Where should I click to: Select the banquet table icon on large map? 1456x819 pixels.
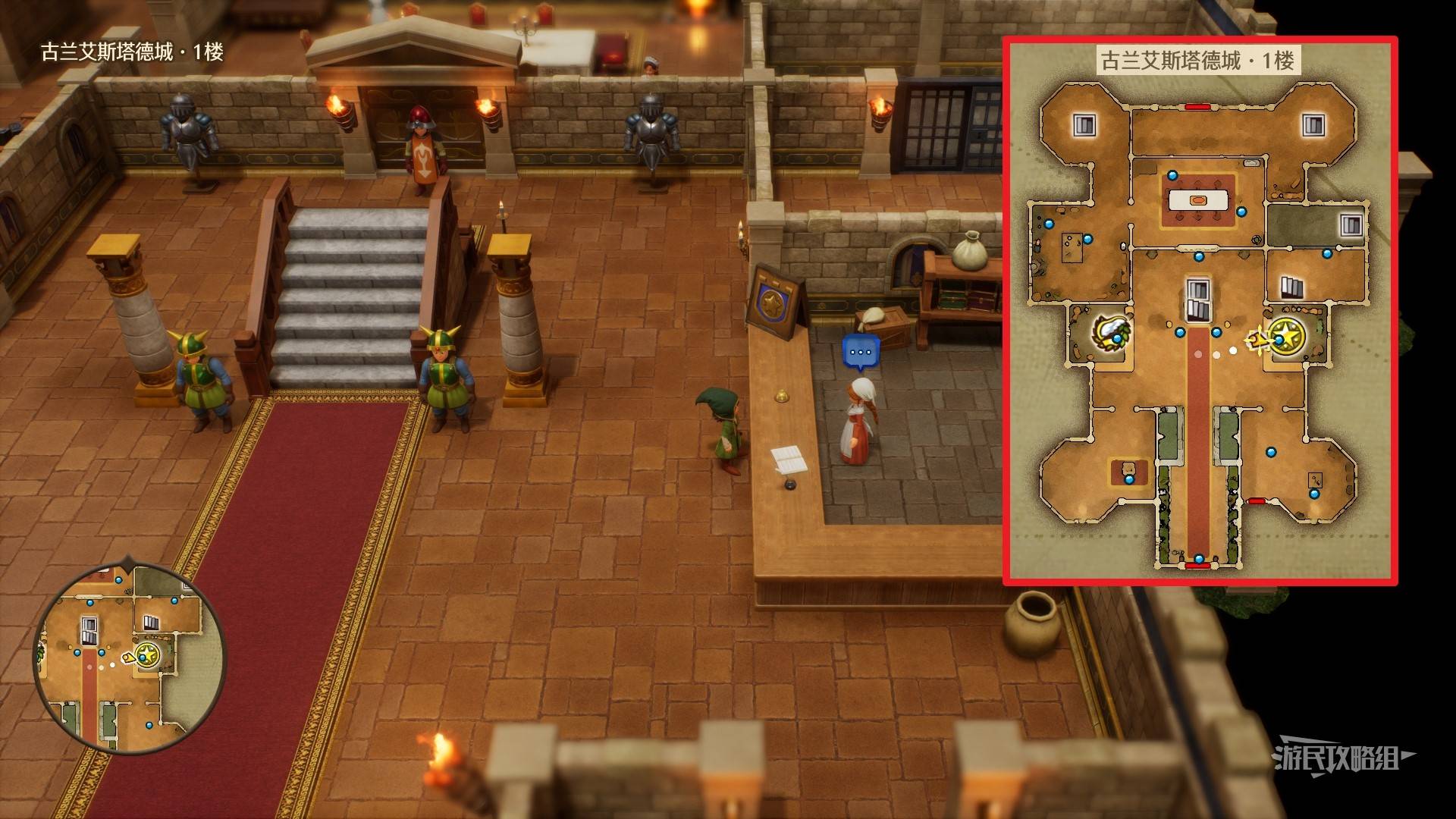click(1198, 200)
